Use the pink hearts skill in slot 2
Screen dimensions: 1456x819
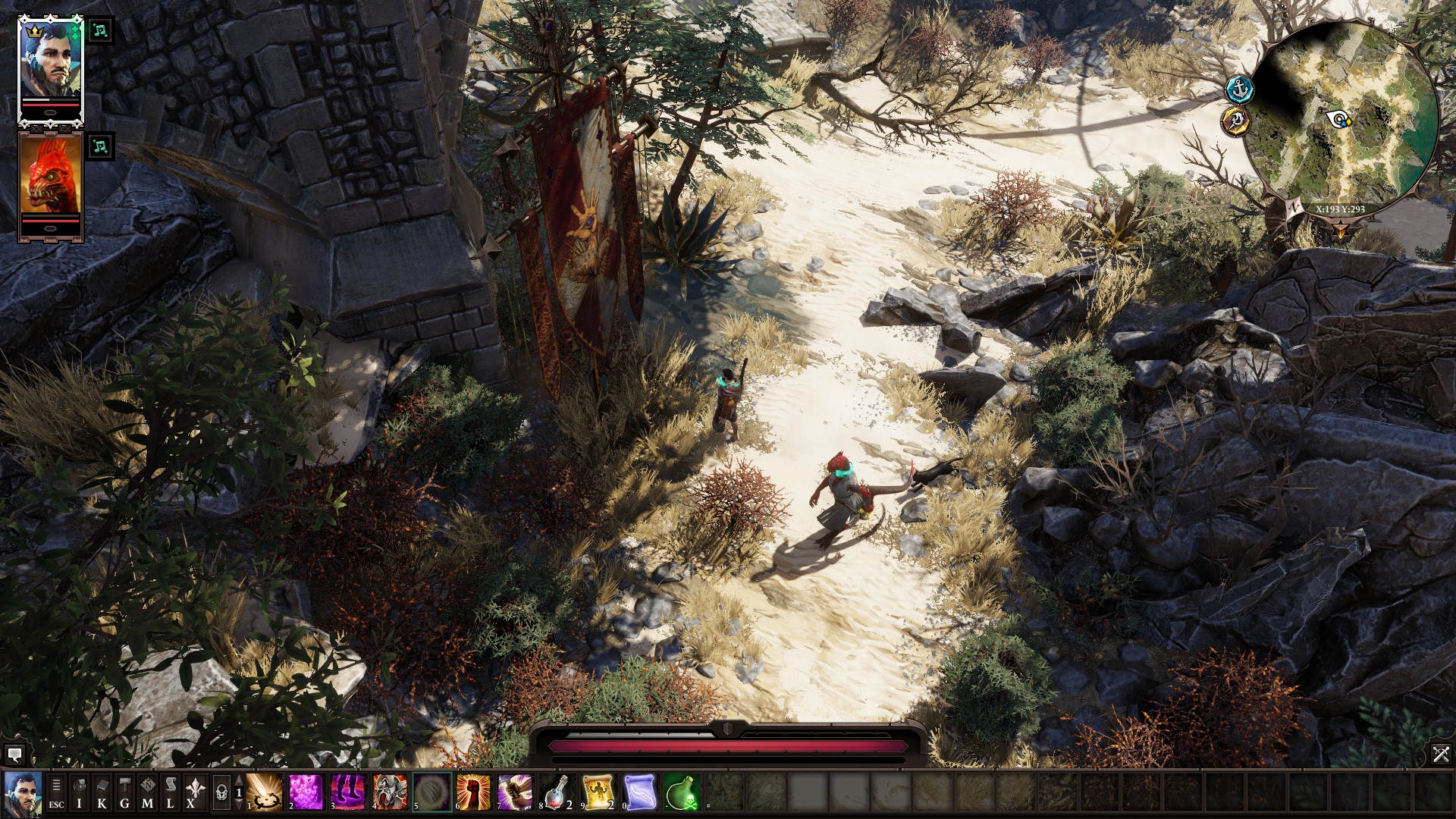coord(306,793)
